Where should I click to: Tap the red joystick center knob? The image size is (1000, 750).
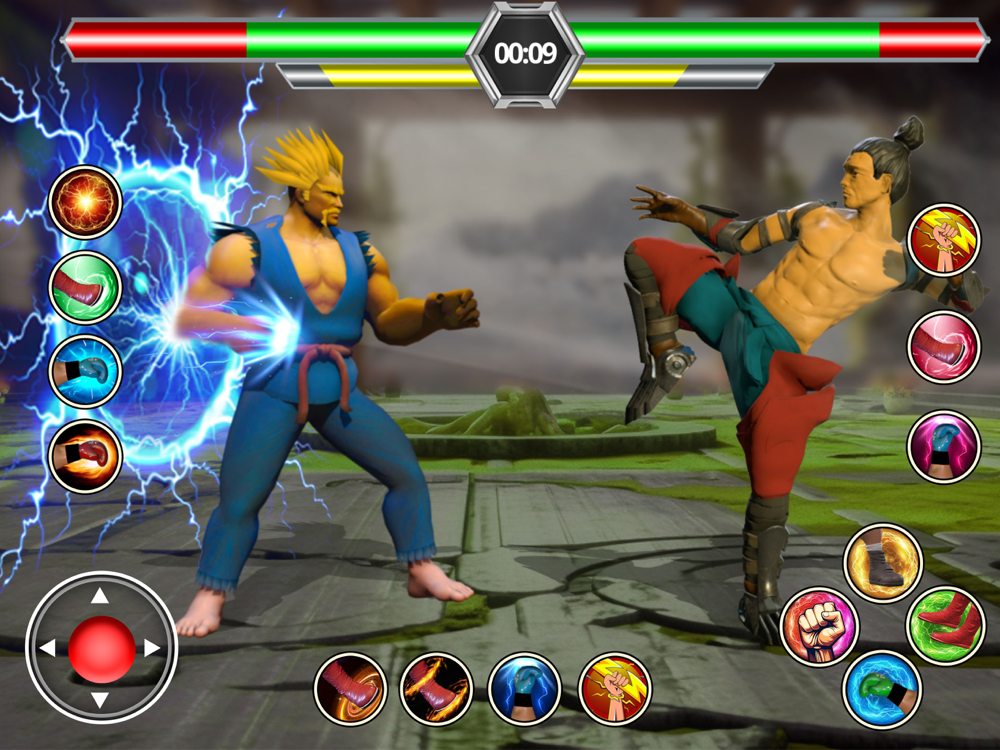101,648
